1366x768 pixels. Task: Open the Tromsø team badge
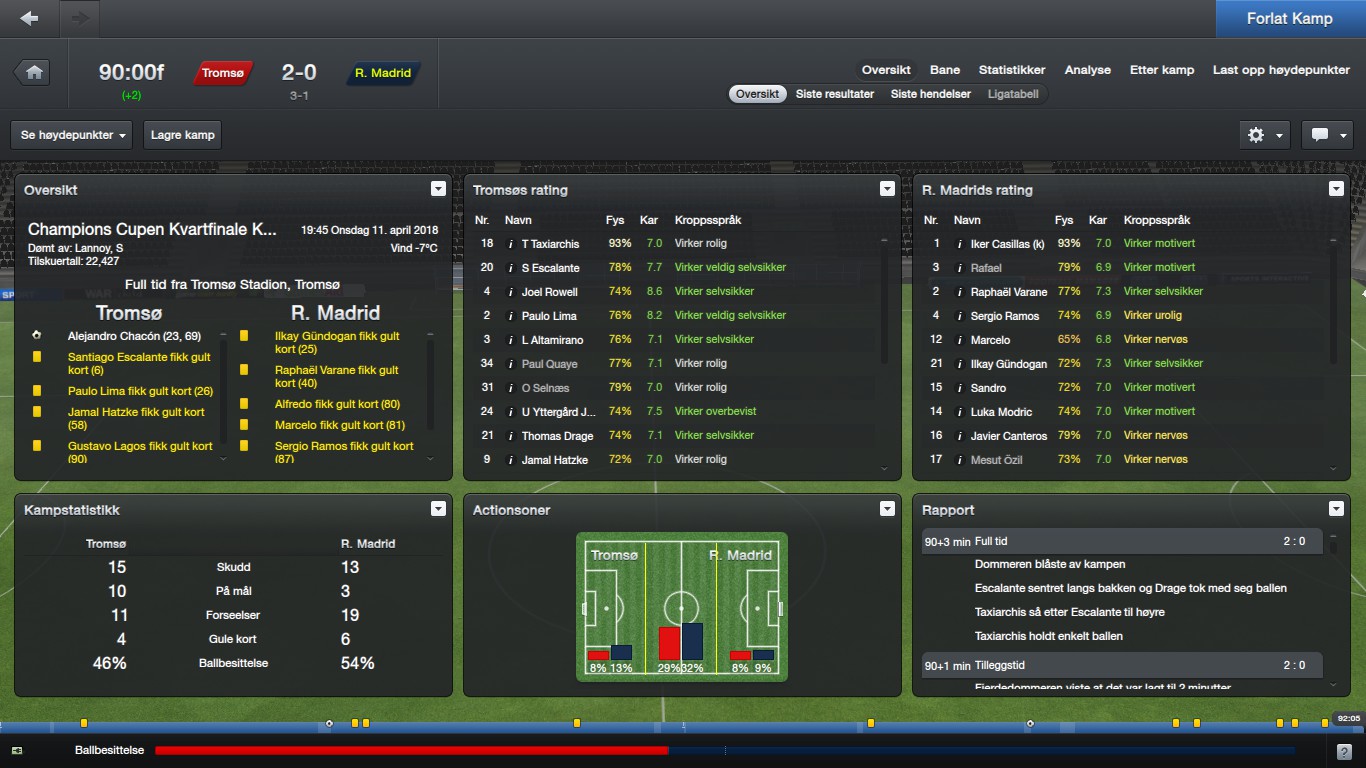point(223,73)
